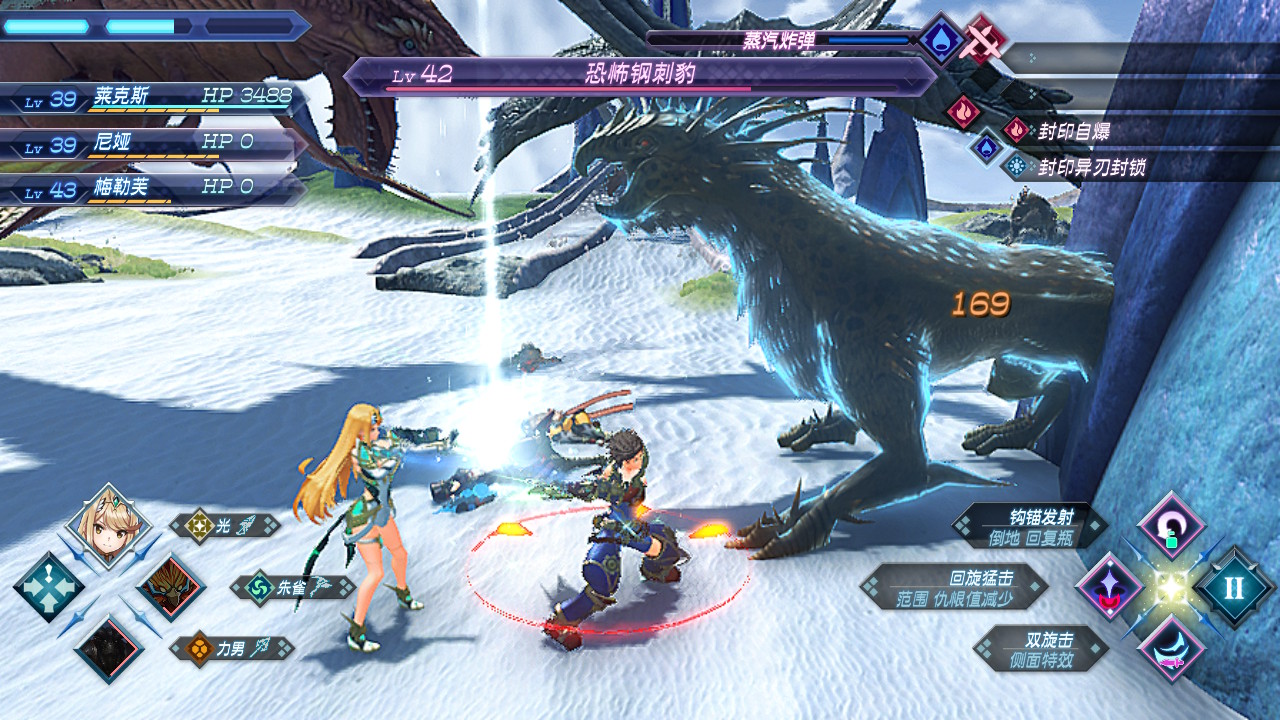Pick the 朱雀 blade label
1280x720 pixels.
click(x=293, y=587)
